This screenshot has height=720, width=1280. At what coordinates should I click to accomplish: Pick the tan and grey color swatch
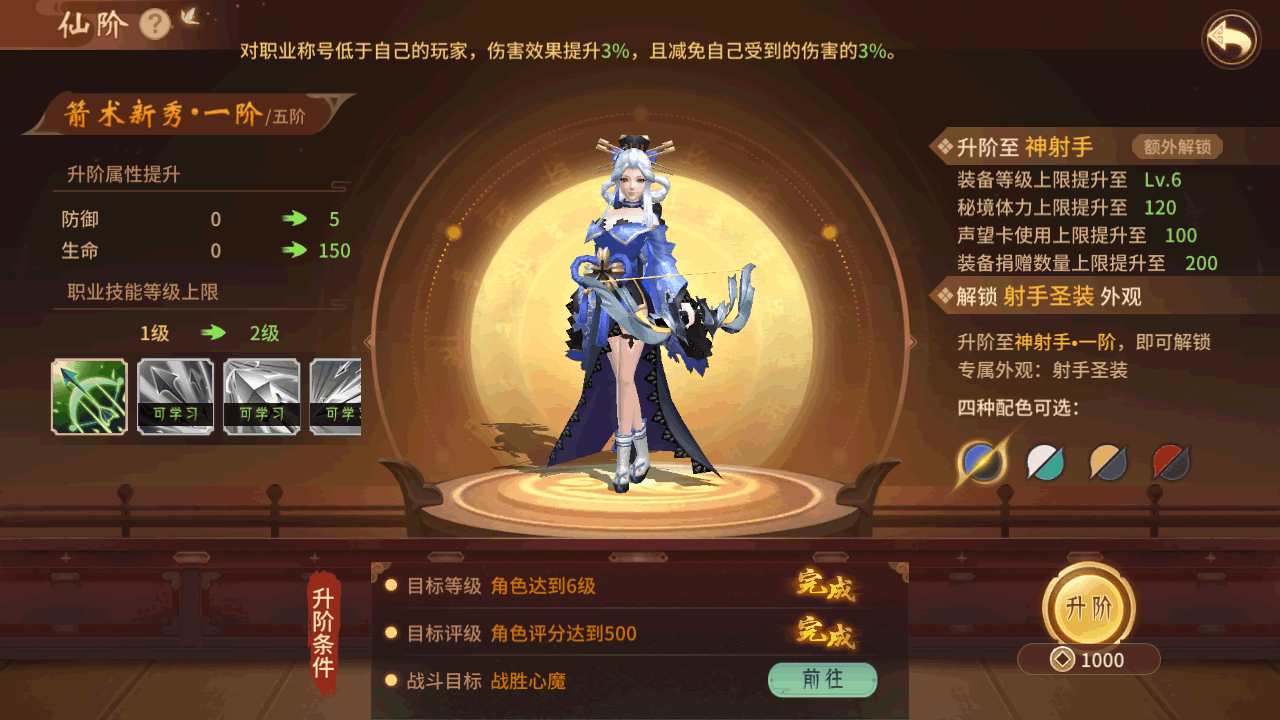(1108, 462)
